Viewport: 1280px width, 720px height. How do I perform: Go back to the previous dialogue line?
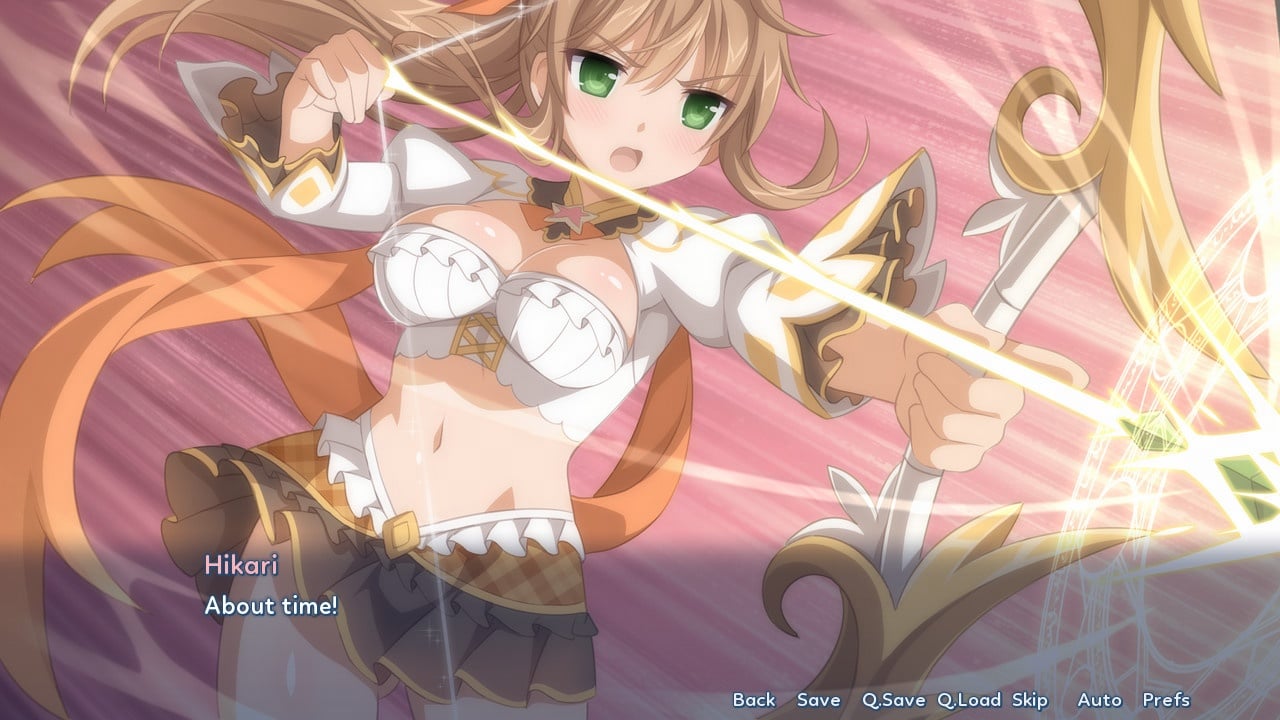point(753,700)
